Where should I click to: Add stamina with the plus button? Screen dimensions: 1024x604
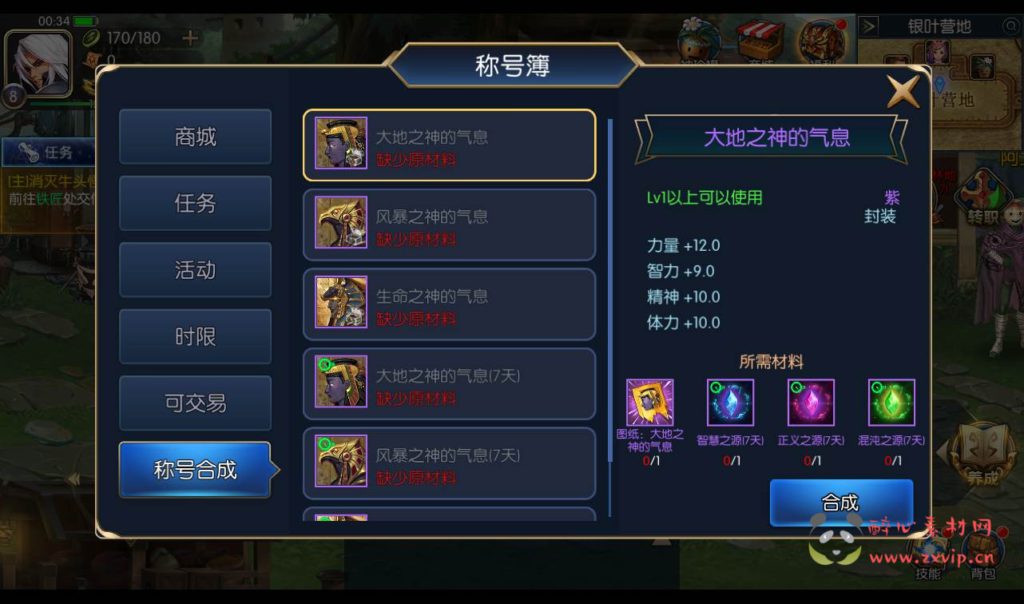pos(190,38)
